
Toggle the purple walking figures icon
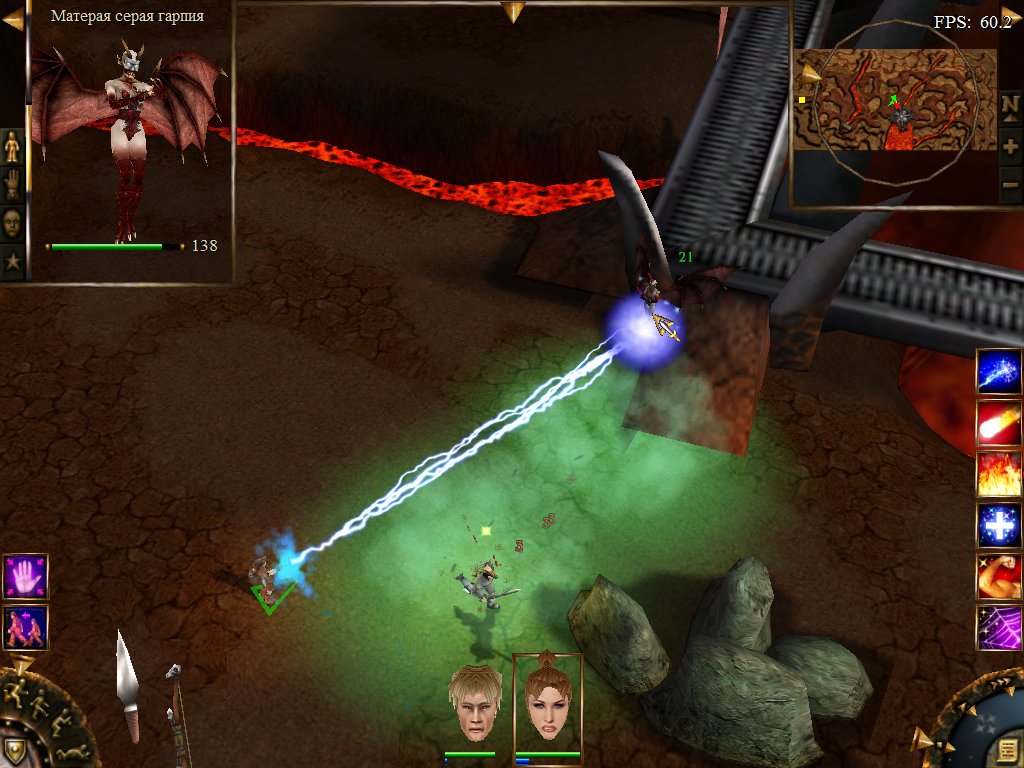point(25,627)
